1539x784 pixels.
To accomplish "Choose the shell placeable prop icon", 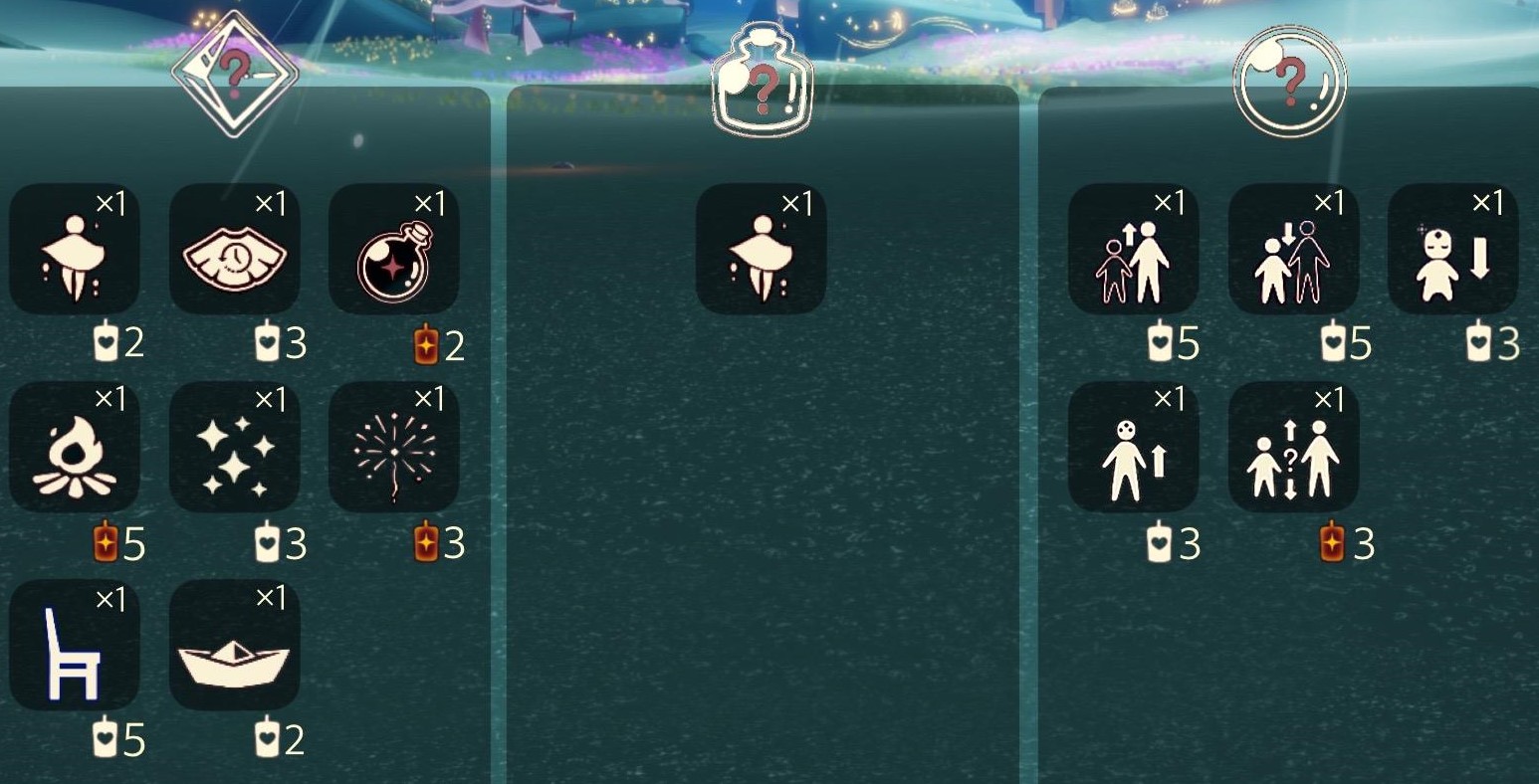I will pos(234,249).
